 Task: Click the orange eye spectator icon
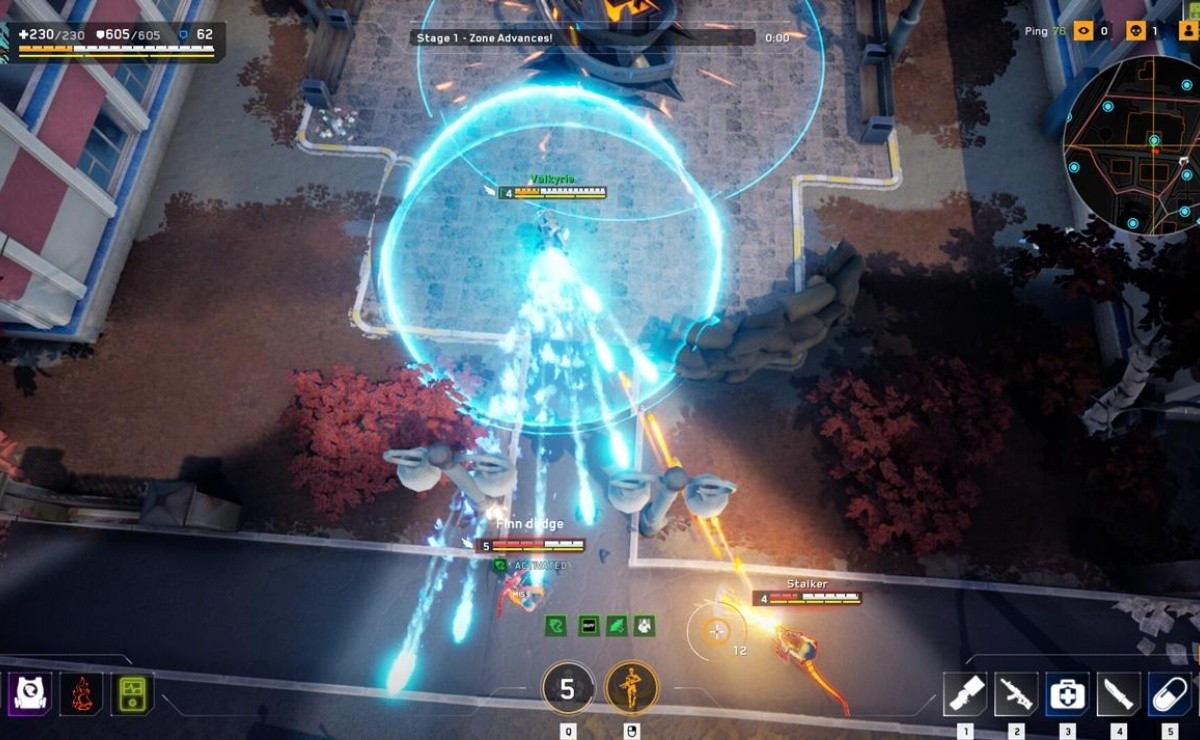pyautogui.click(x=1083, y=31)
